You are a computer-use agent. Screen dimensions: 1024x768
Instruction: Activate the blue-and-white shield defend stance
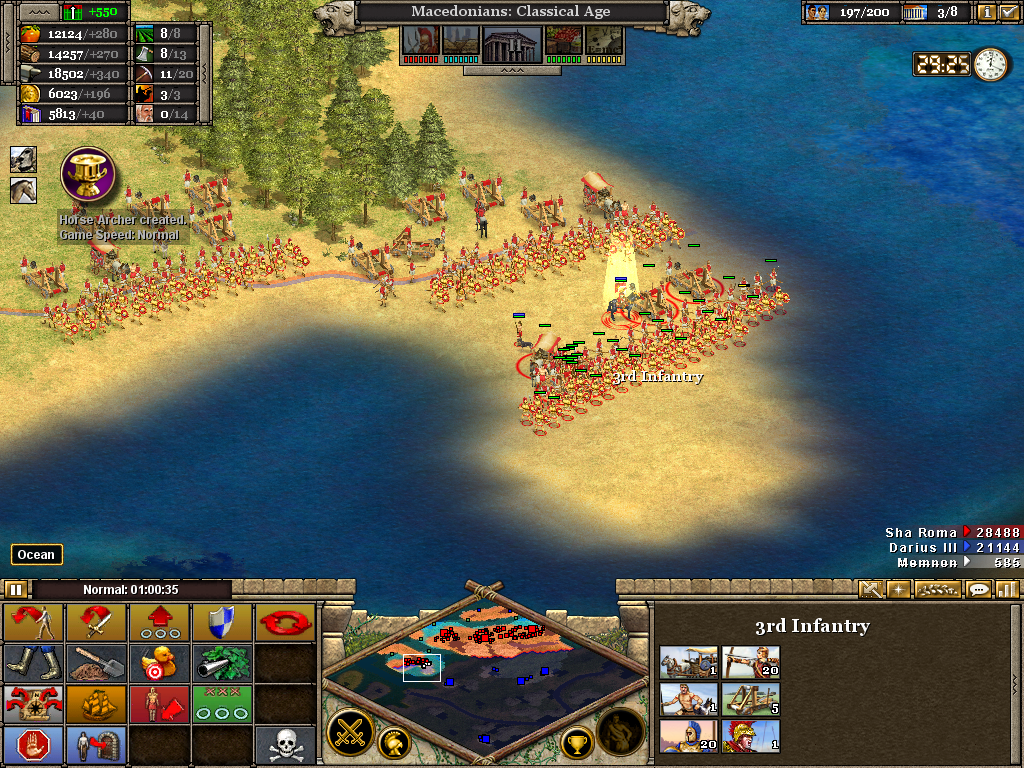tap(222, 623)
